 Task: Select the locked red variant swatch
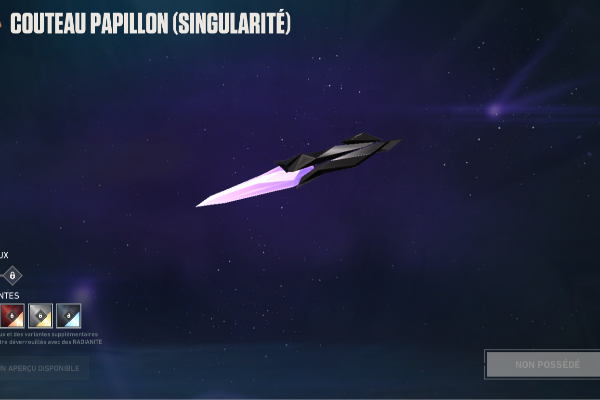click(x=13, y=315)
